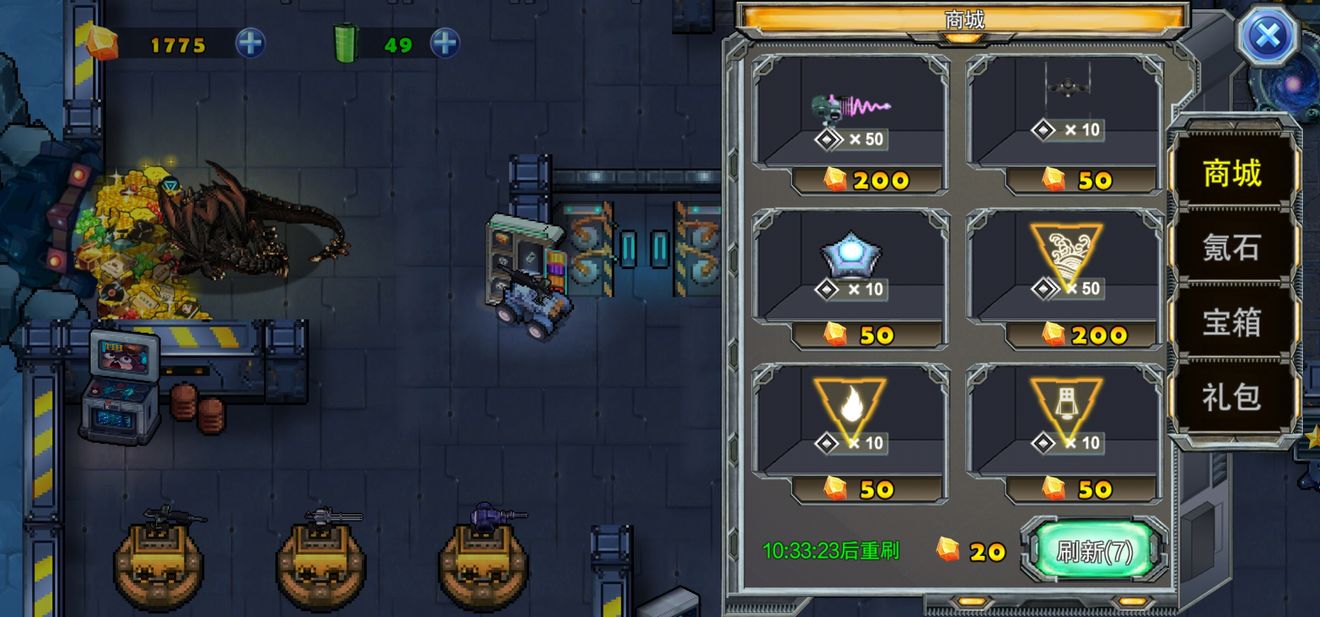Purchase the flame triangle emblem item

coord(851,432)
